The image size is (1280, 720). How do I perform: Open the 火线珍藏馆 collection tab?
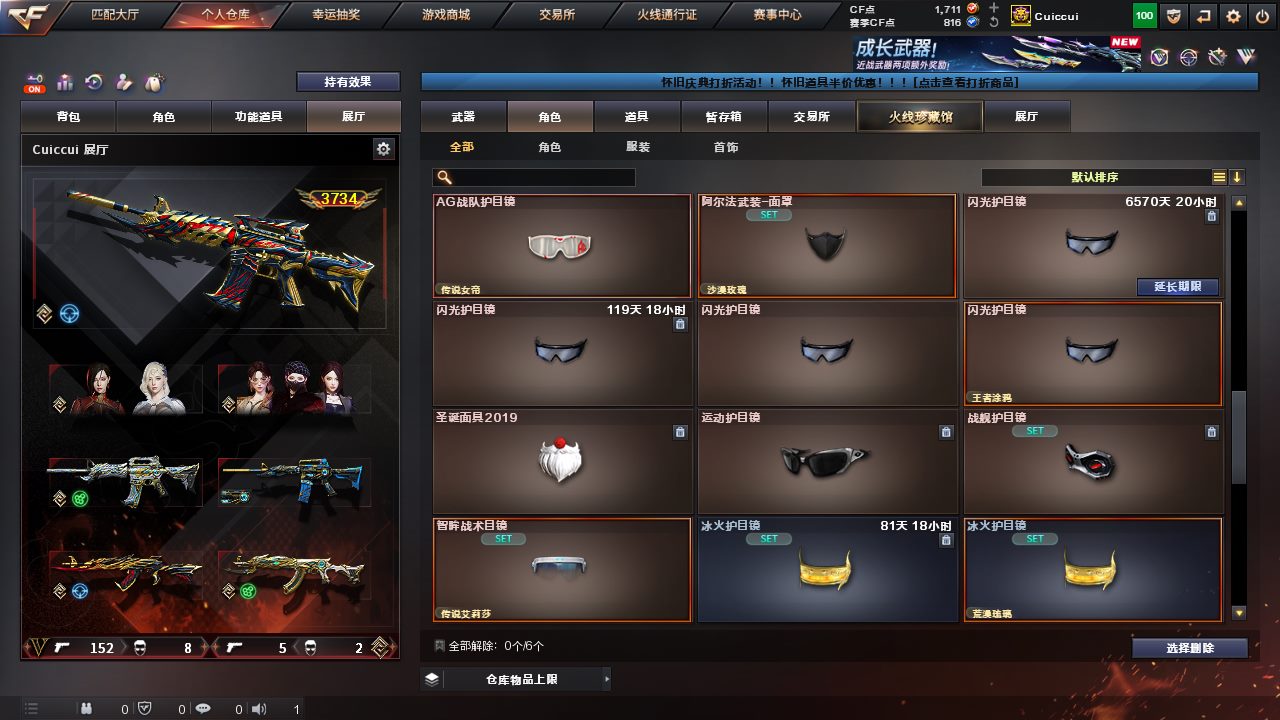coord(920,117)
